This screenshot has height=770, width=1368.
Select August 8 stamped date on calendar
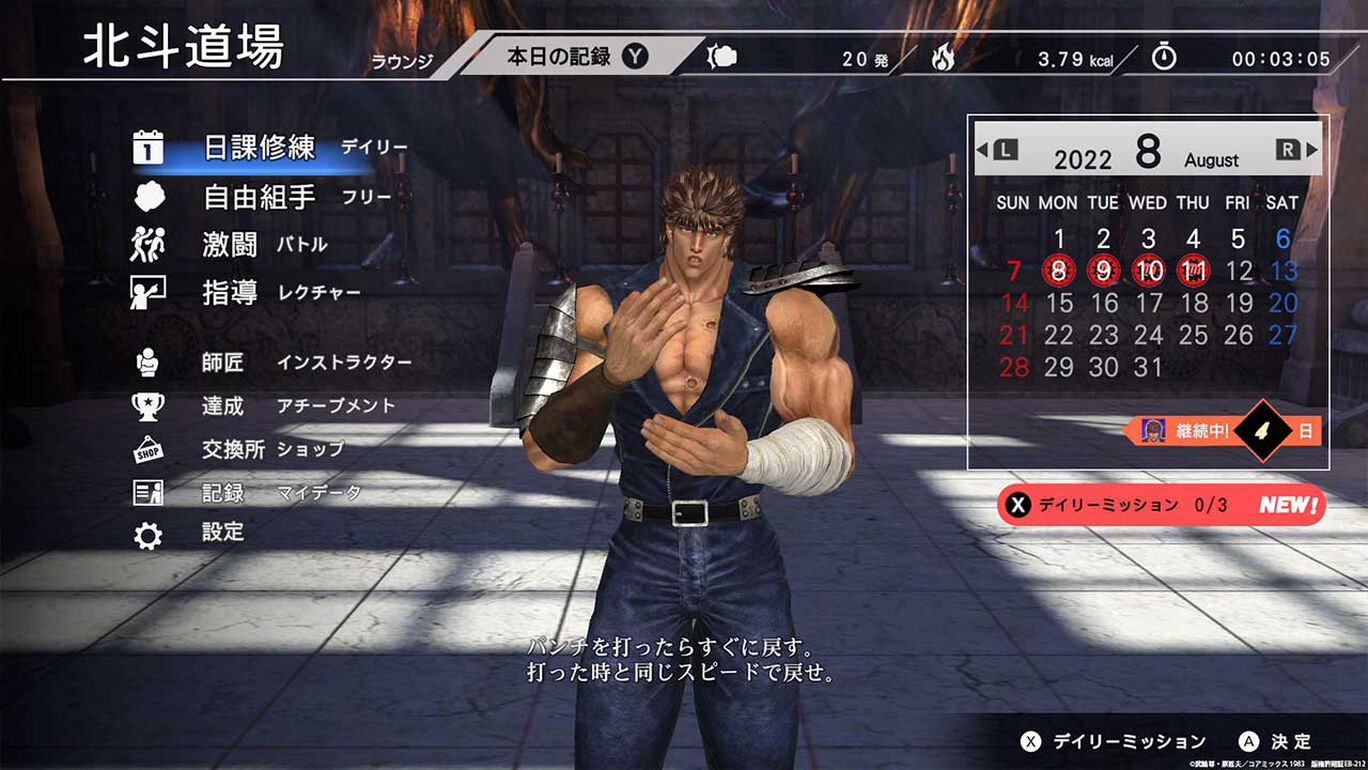coord(1058,270)
